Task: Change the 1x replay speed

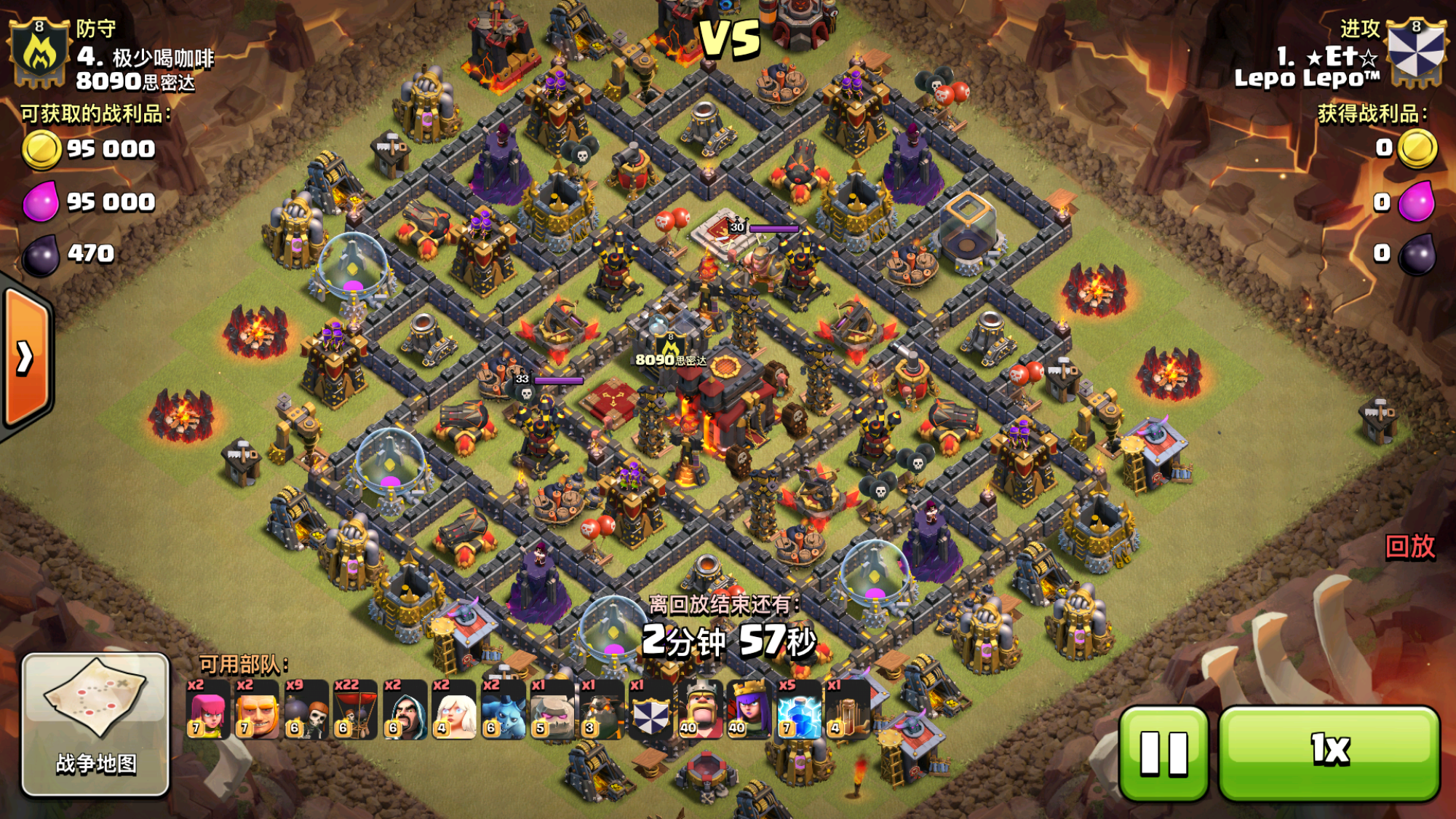Action: [1329, 753]
